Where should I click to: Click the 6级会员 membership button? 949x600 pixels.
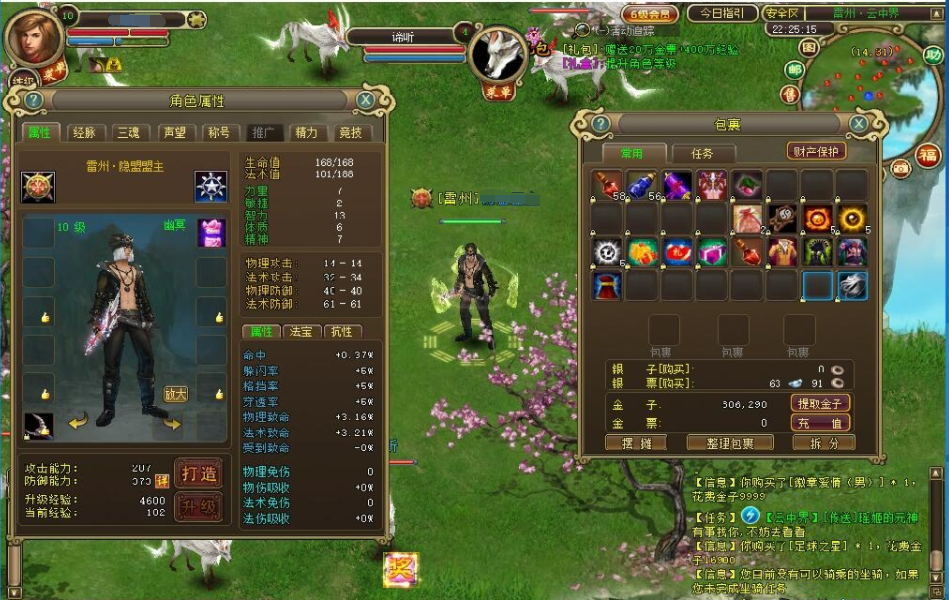[650, 14]
